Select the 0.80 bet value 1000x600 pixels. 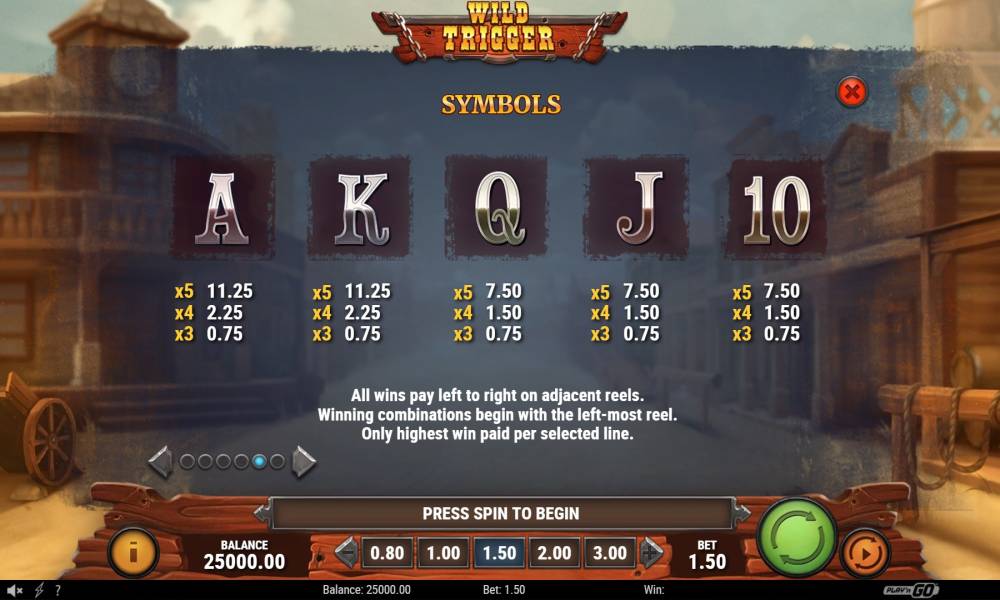[387, 553]
